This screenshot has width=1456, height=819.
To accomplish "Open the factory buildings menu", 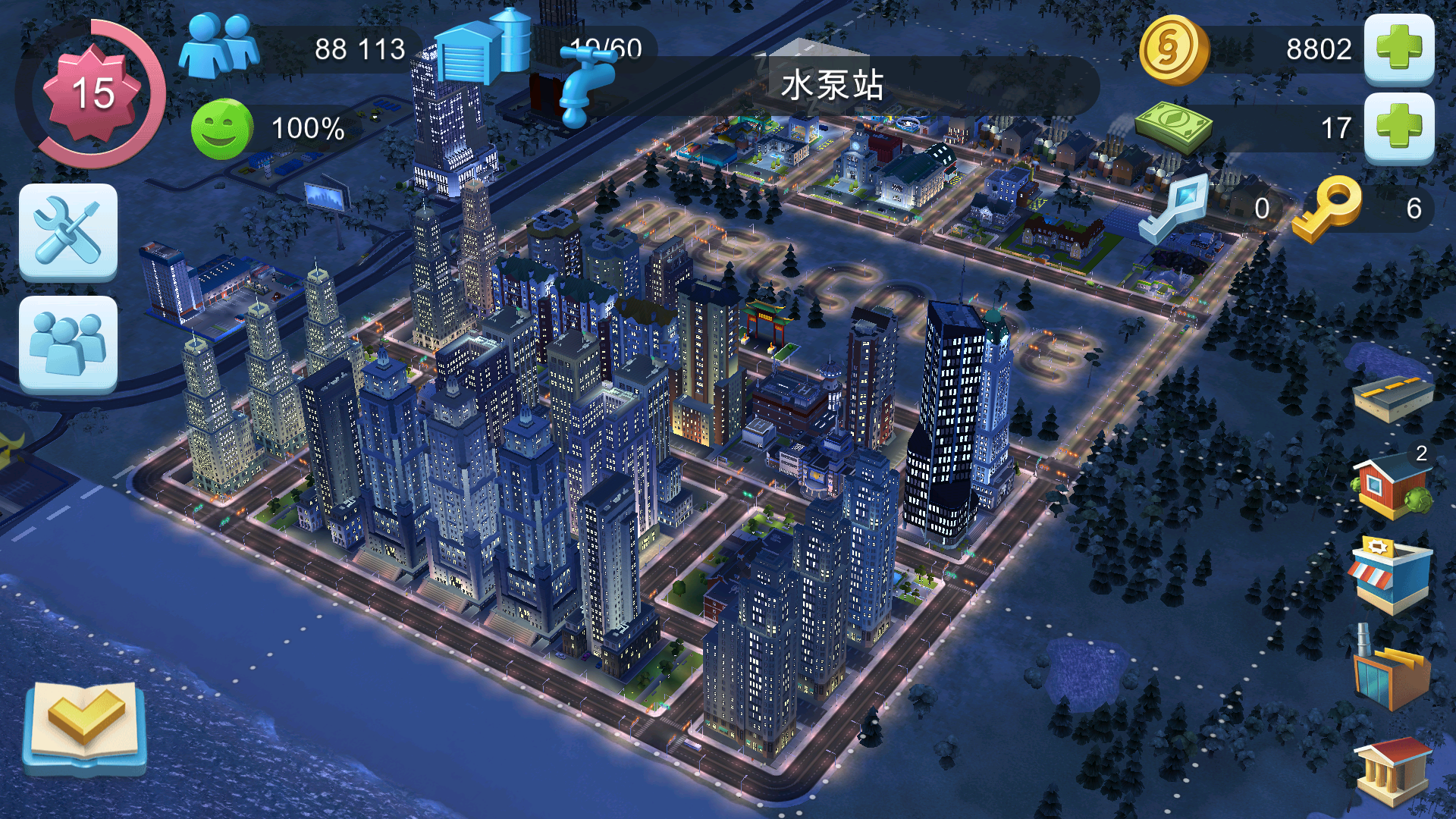I will click(x=1392, y=670).
